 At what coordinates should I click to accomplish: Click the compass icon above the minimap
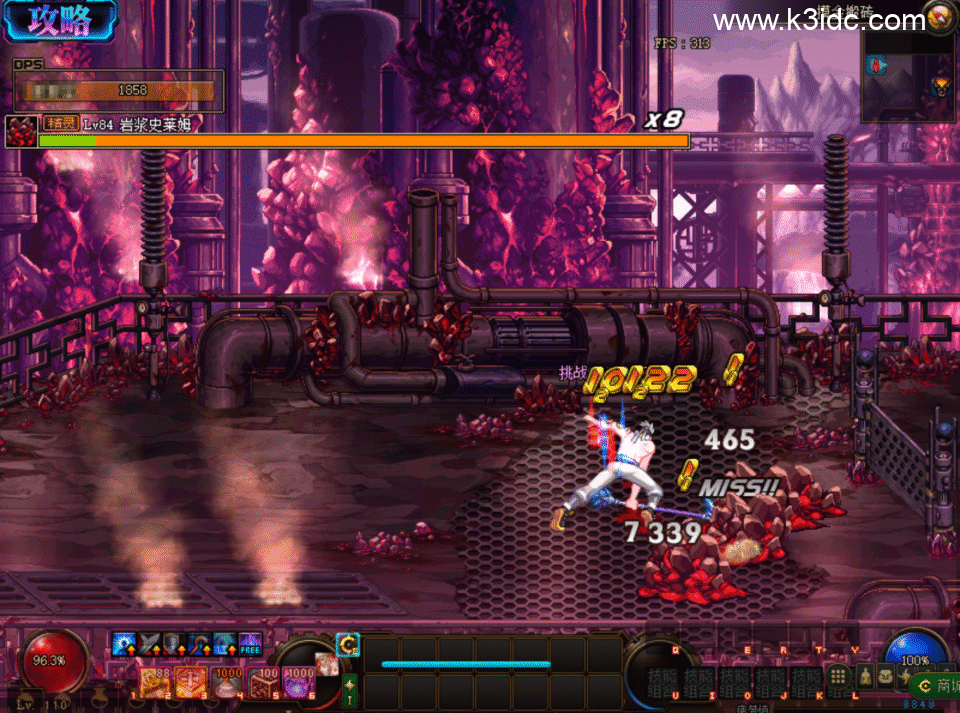[940, 16]
